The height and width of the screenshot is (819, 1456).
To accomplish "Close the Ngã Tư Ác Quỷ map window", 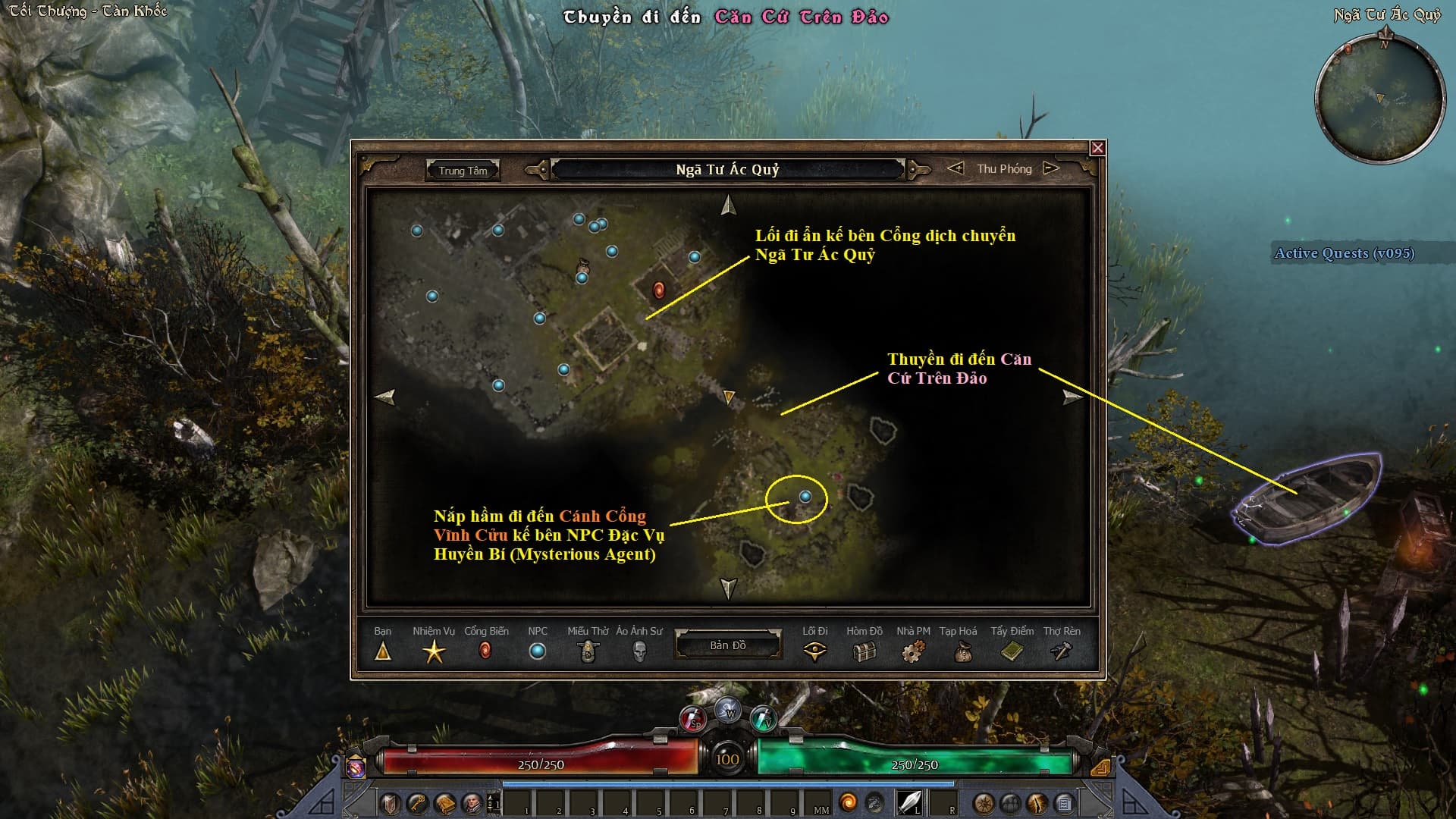I will [x=1097, y=148].
